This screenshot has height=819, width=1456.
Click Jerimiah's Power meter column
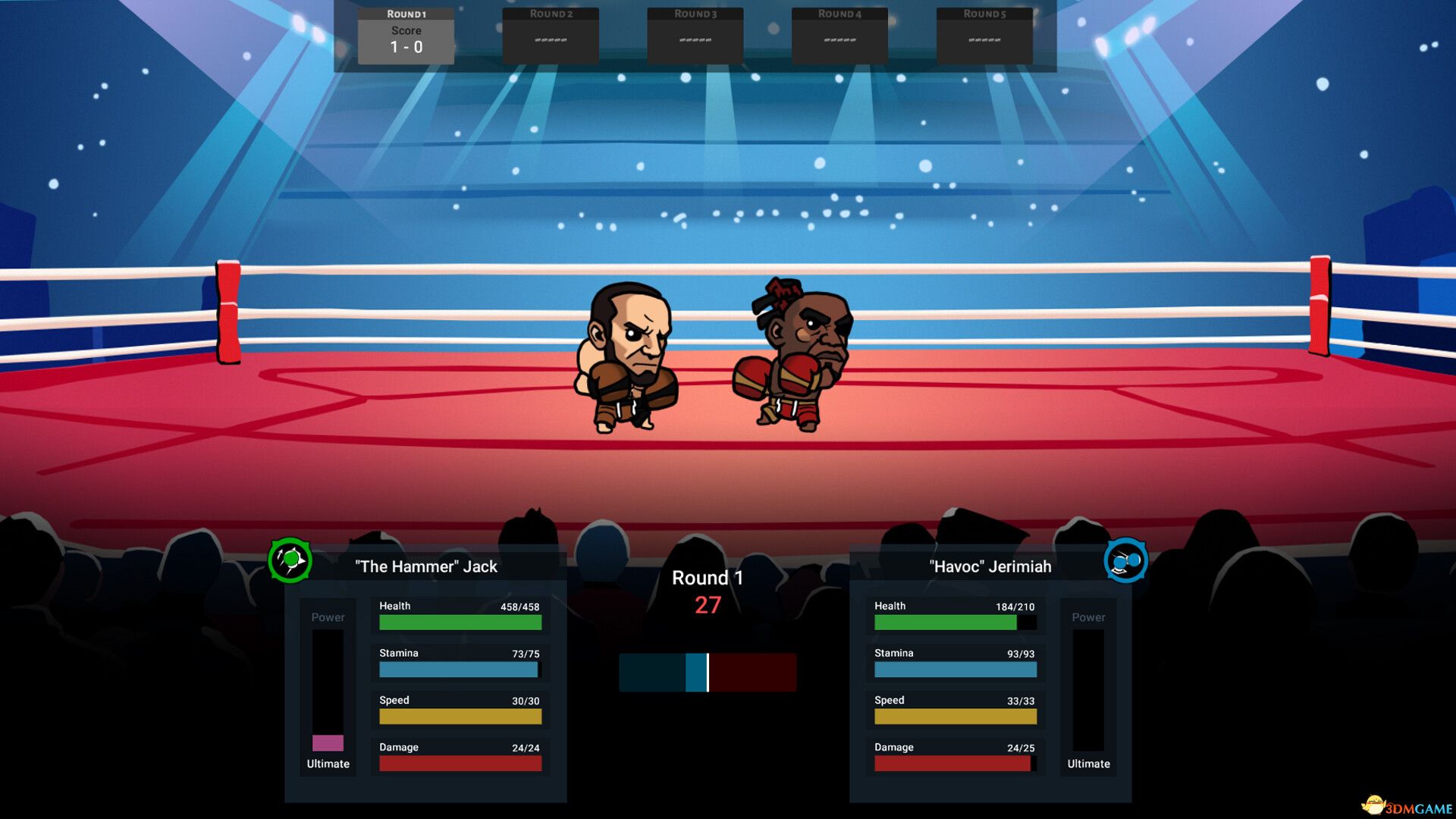[x=1088, y=682]
